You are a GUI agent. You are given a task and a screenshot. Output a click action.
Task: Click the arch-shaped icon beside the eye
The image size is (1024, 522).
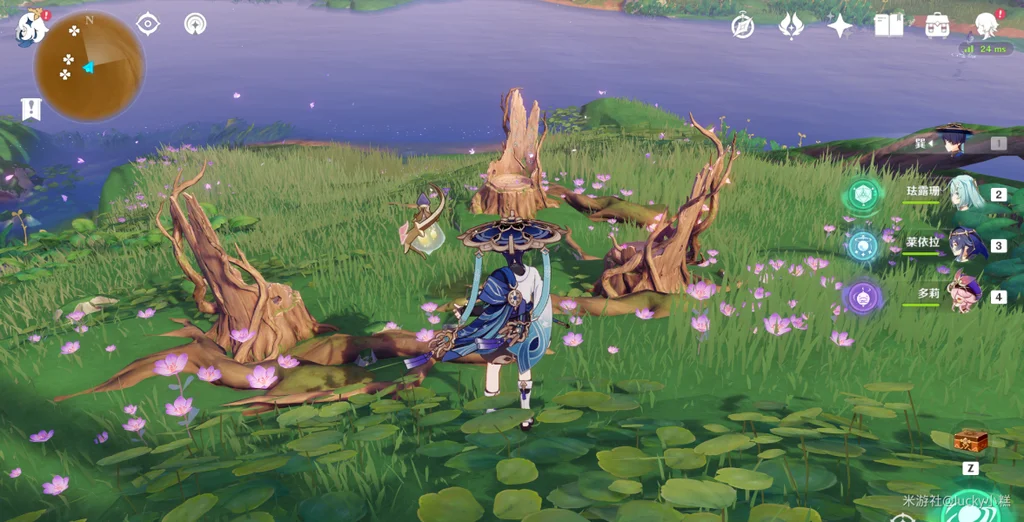[195, 24]
